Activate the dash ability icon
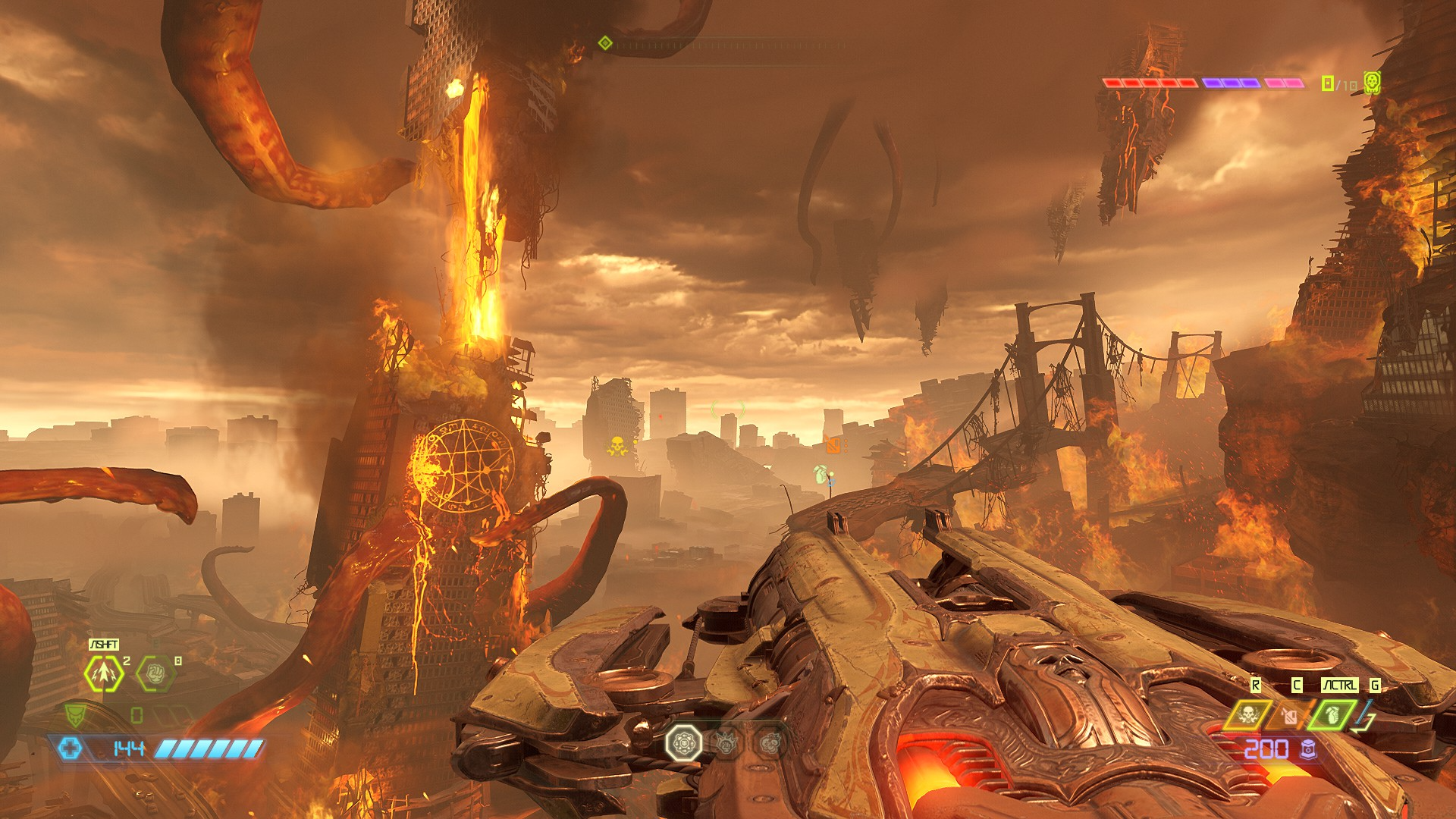 click(x=103, y=673)
